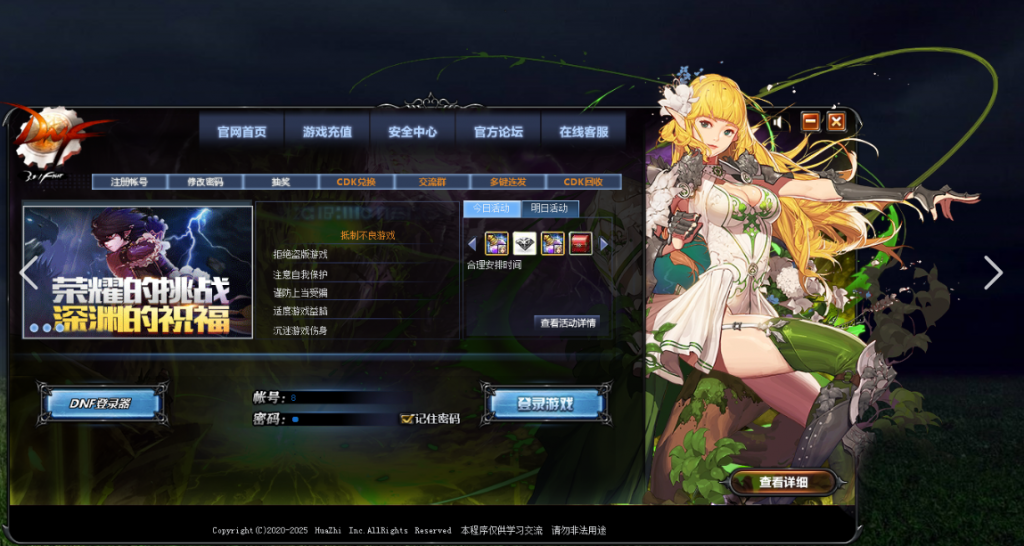Select the white diamond event icon
This screenshot has width=1024, height=546.
[x=525, y=243]
